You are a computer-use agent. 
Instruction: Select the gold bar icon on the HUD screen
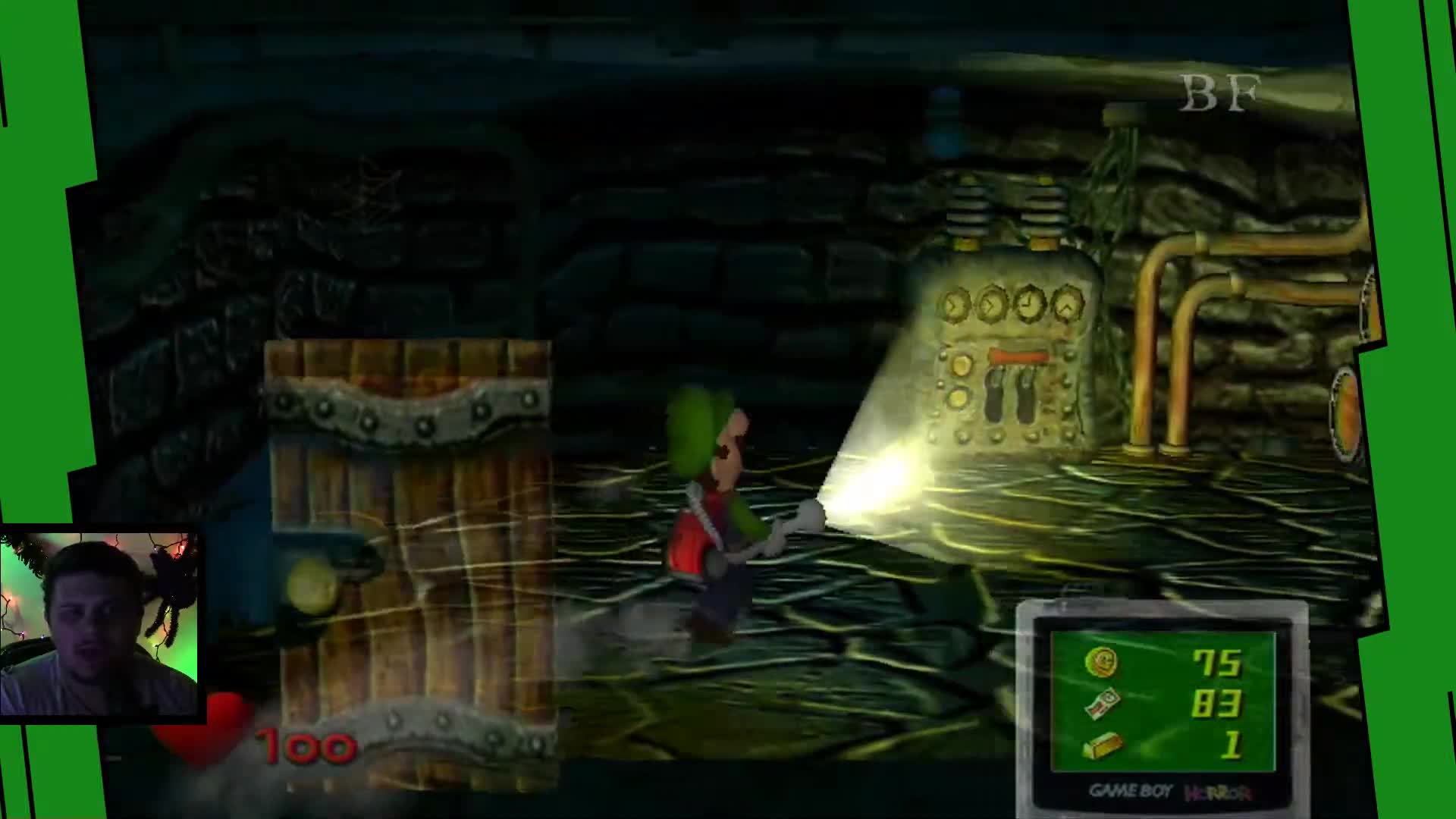point(1101,744)
